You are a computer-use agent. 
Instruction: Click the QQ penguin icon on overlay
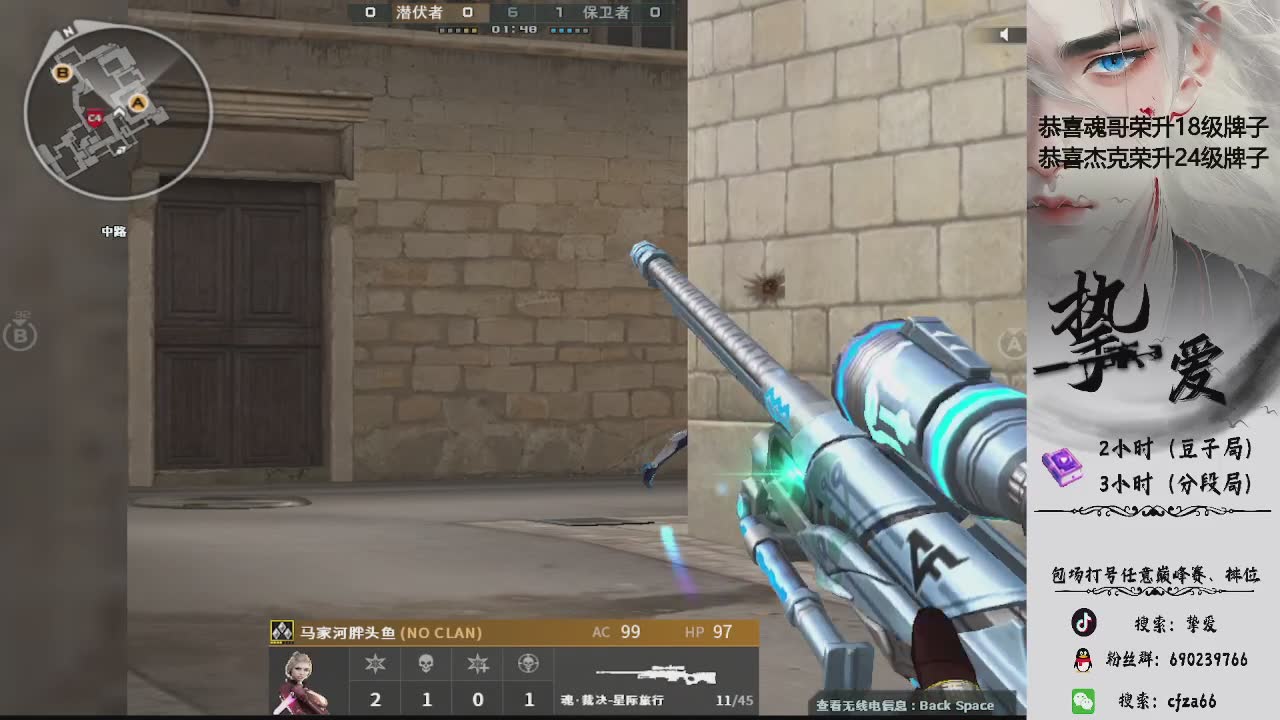click(x=1083, y=660)
